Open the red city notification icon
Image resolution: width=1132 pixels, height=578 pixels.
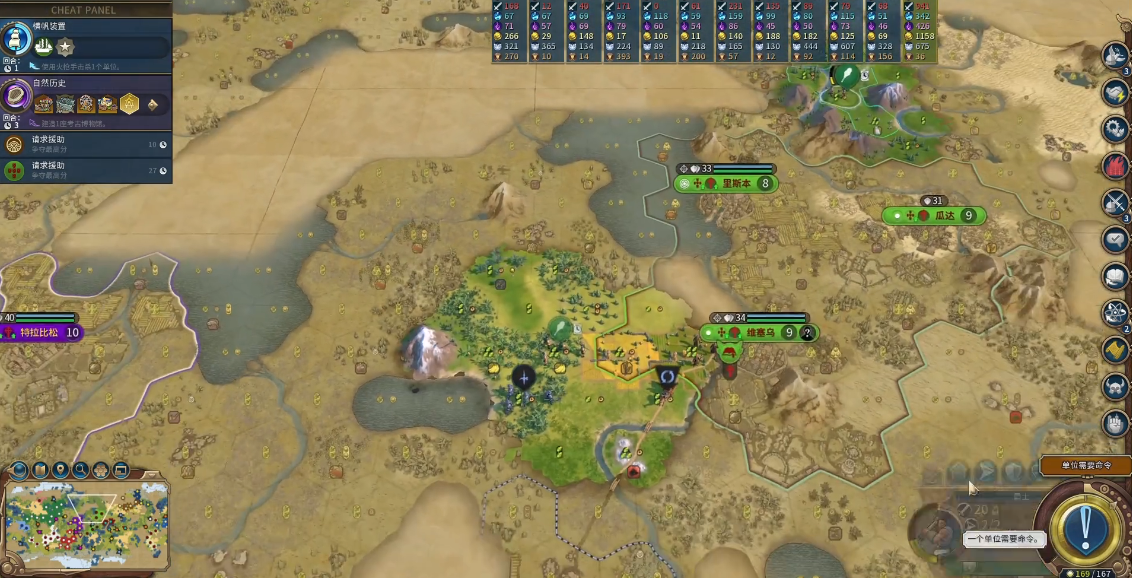pyautogui.click(x=1116, y=165)
